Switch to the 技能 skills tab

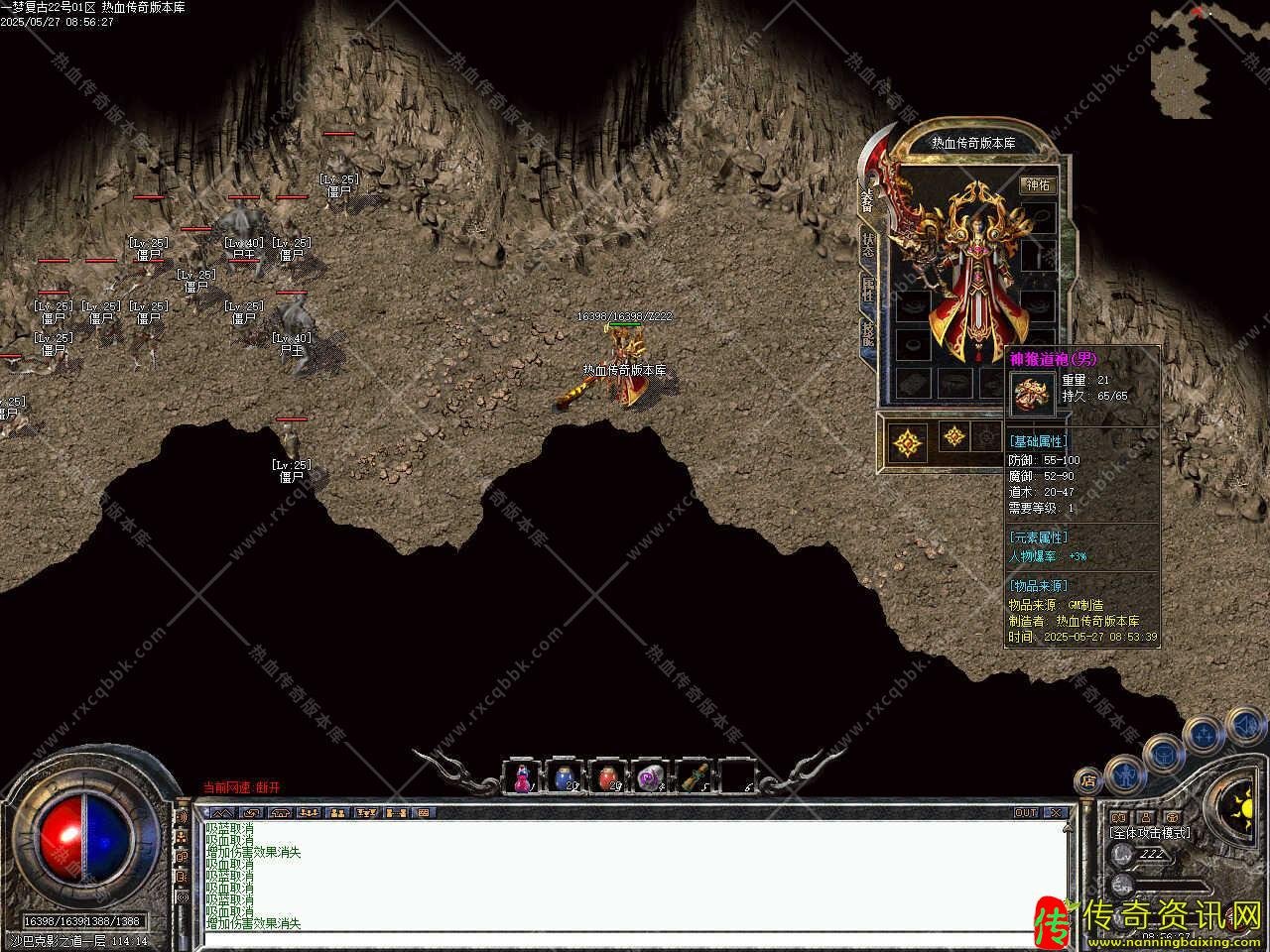click(868, 334)
